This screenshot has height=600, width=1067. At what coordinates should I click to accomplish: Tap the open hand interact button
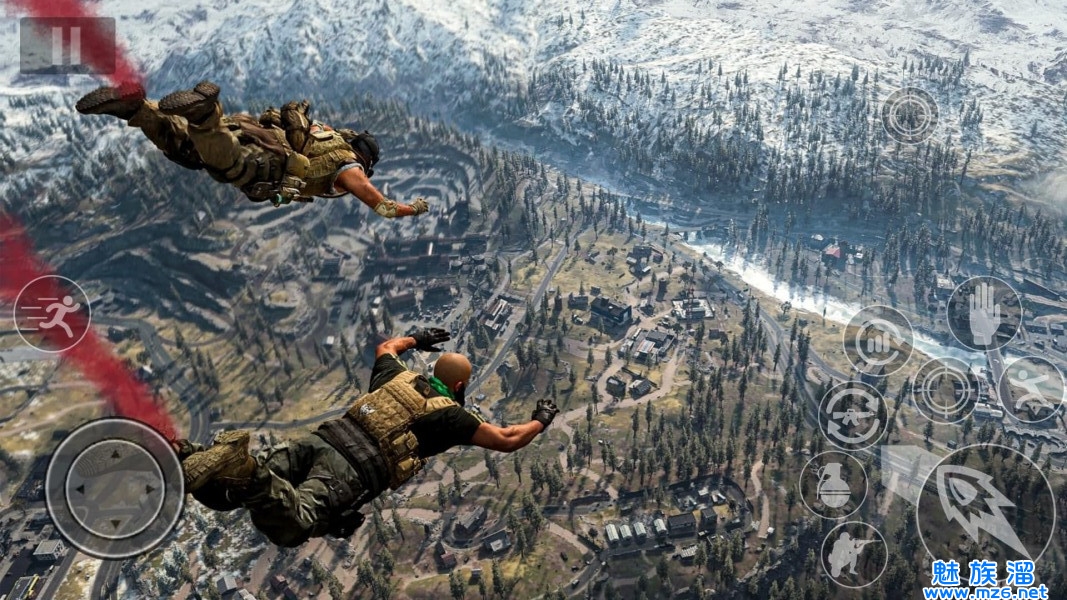pyautogui.click(x=984, y=314)
